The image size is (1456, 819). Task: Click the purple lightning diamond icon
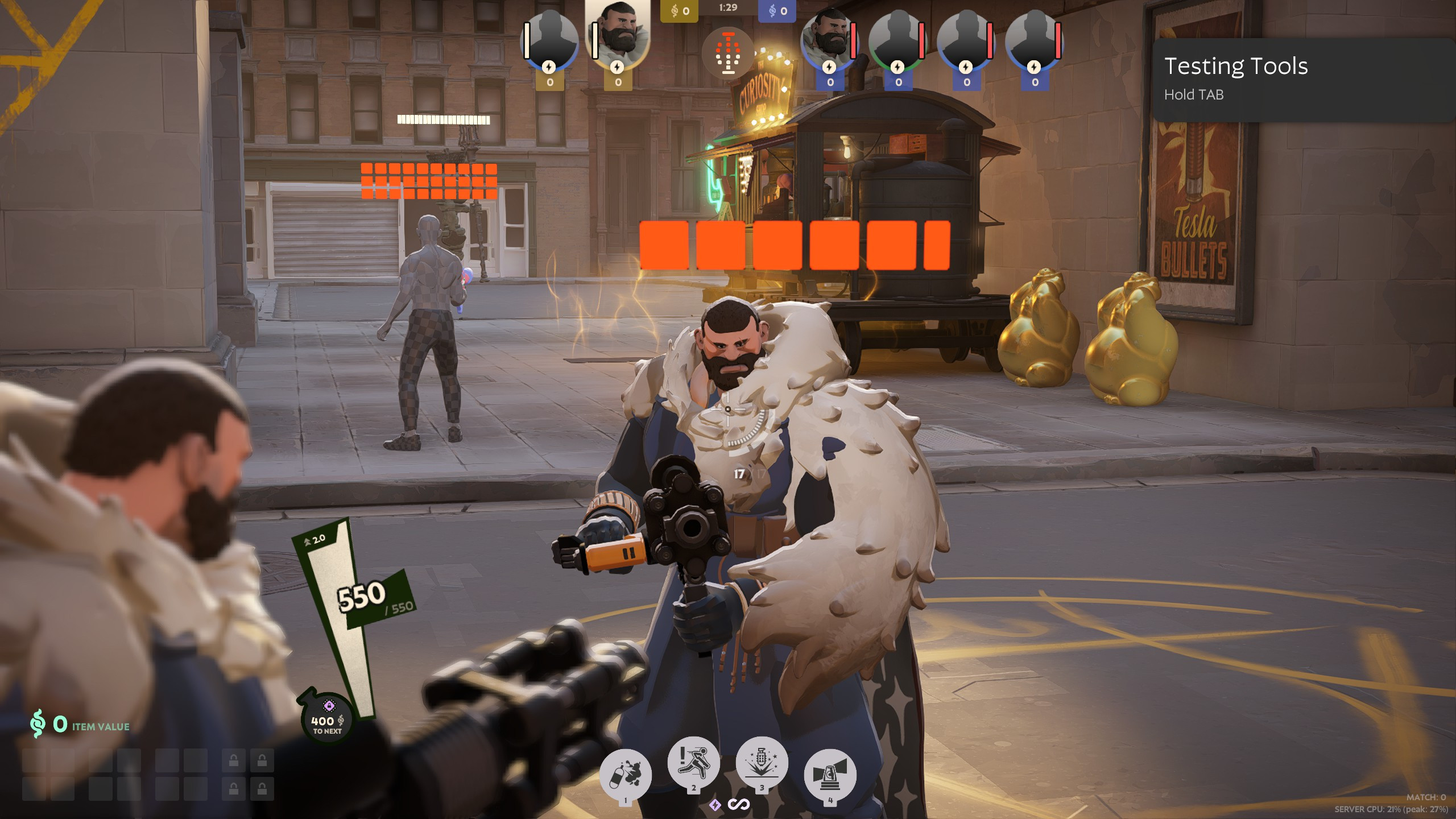(715, 804)
